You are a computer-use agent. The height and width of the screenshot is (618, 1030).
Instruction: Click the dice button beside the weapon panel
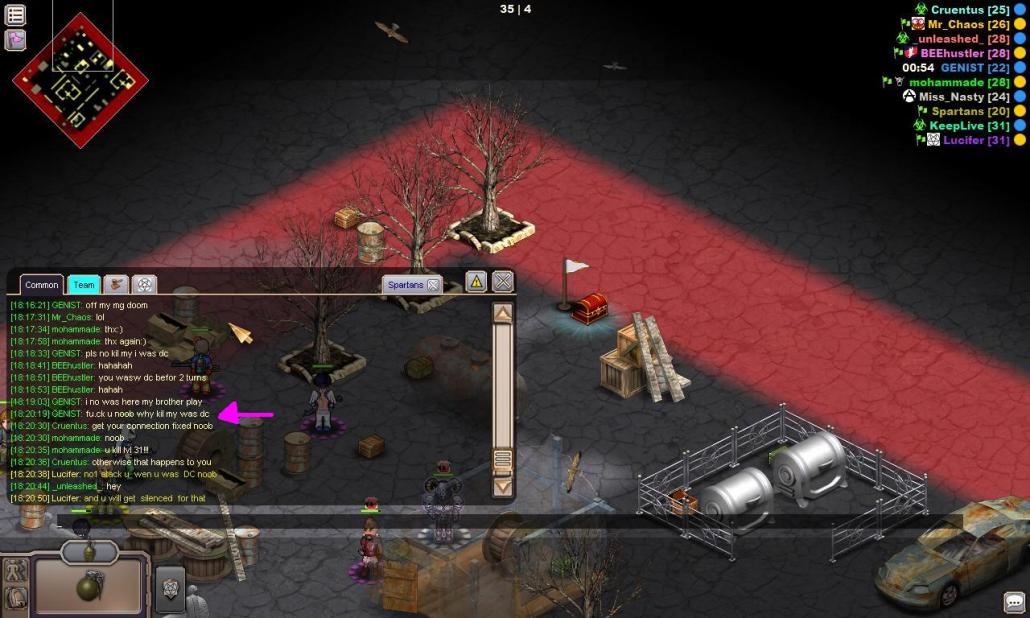click(x=170, y=589)
